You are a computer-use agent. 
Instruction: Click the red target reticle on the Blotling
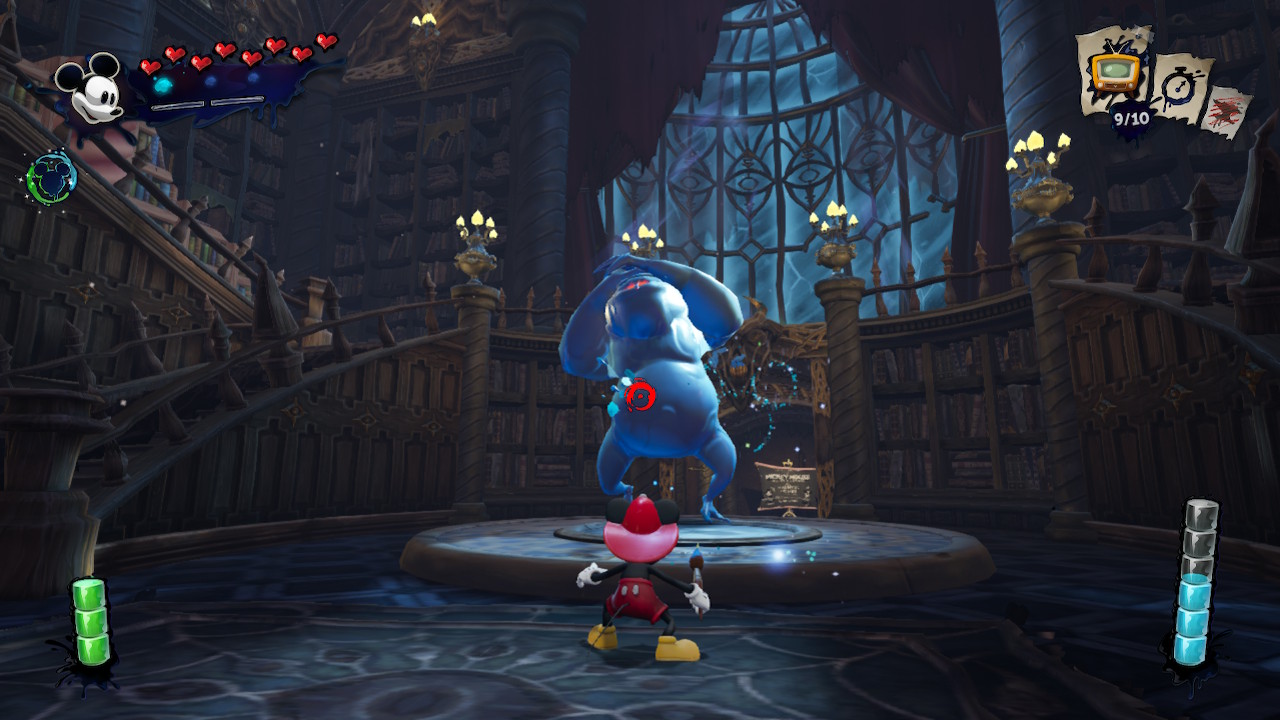[640, 394]
